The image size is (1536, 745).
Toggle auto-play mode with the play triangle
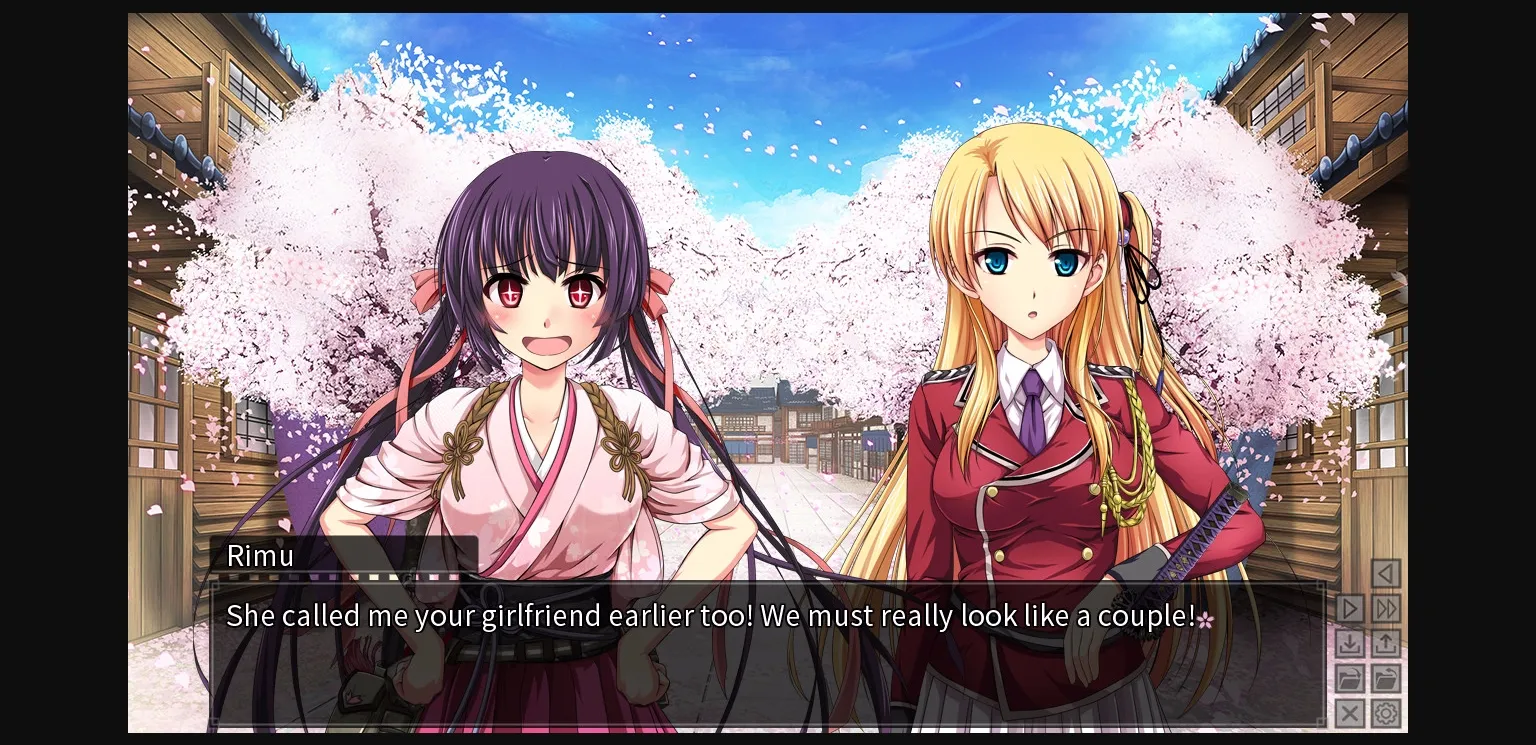pos(1350,608)
